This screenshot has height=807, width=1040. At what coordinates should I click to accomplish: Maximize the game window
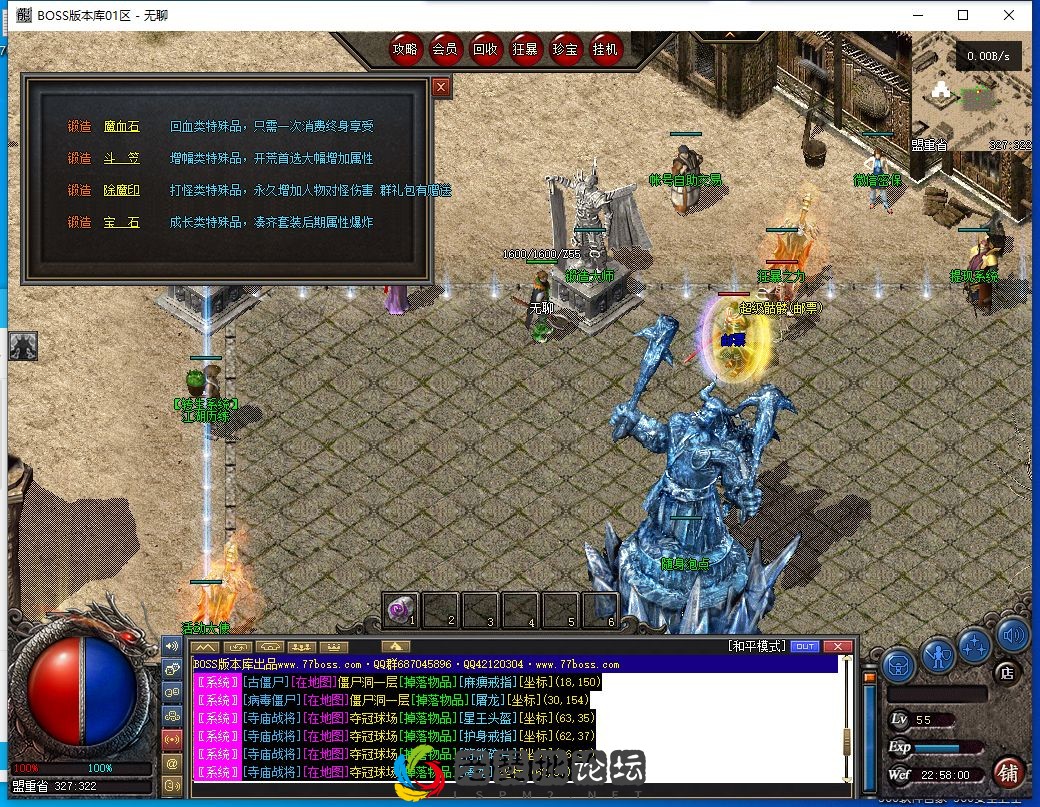pos(963,15)
